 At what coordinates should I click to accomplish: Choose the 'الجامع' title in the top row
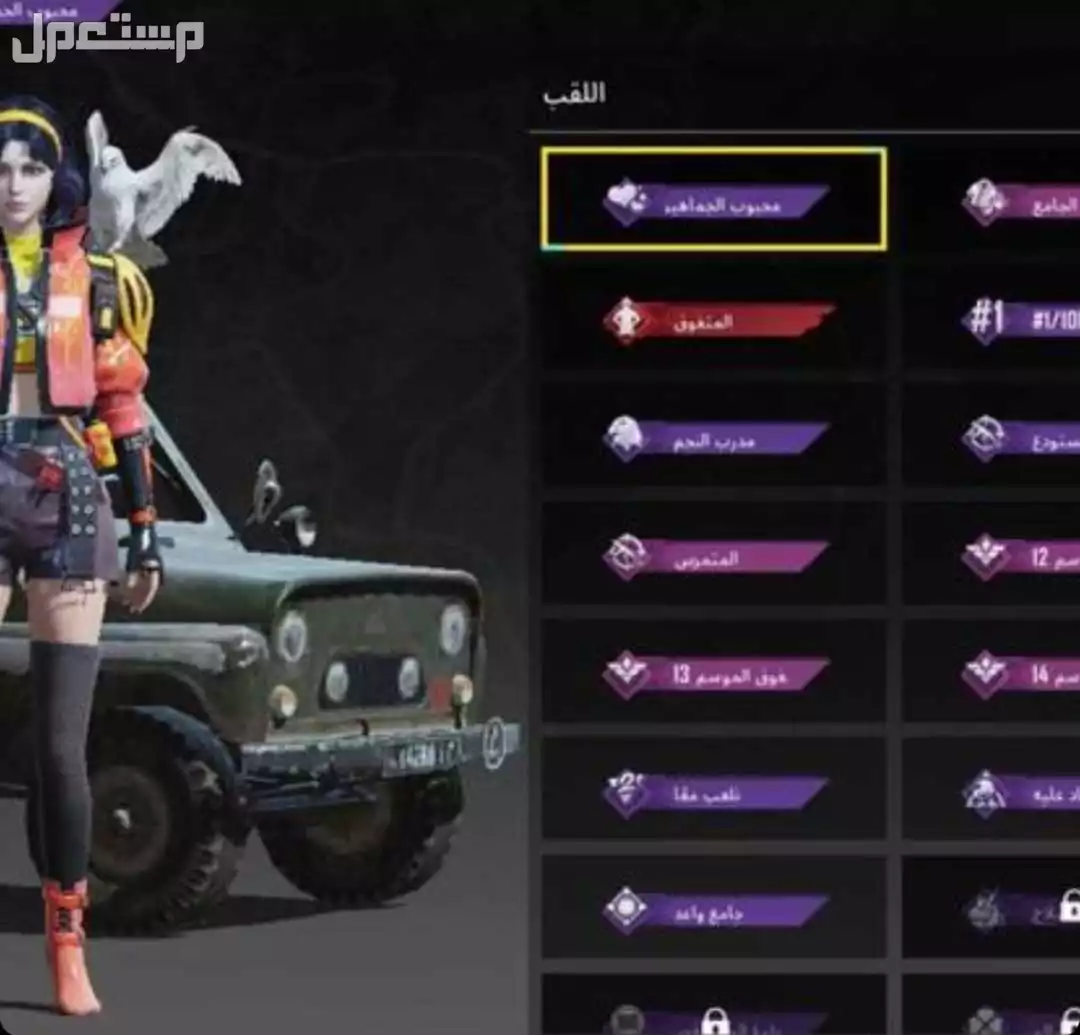pyautogui.click(x=1020, y=201)
